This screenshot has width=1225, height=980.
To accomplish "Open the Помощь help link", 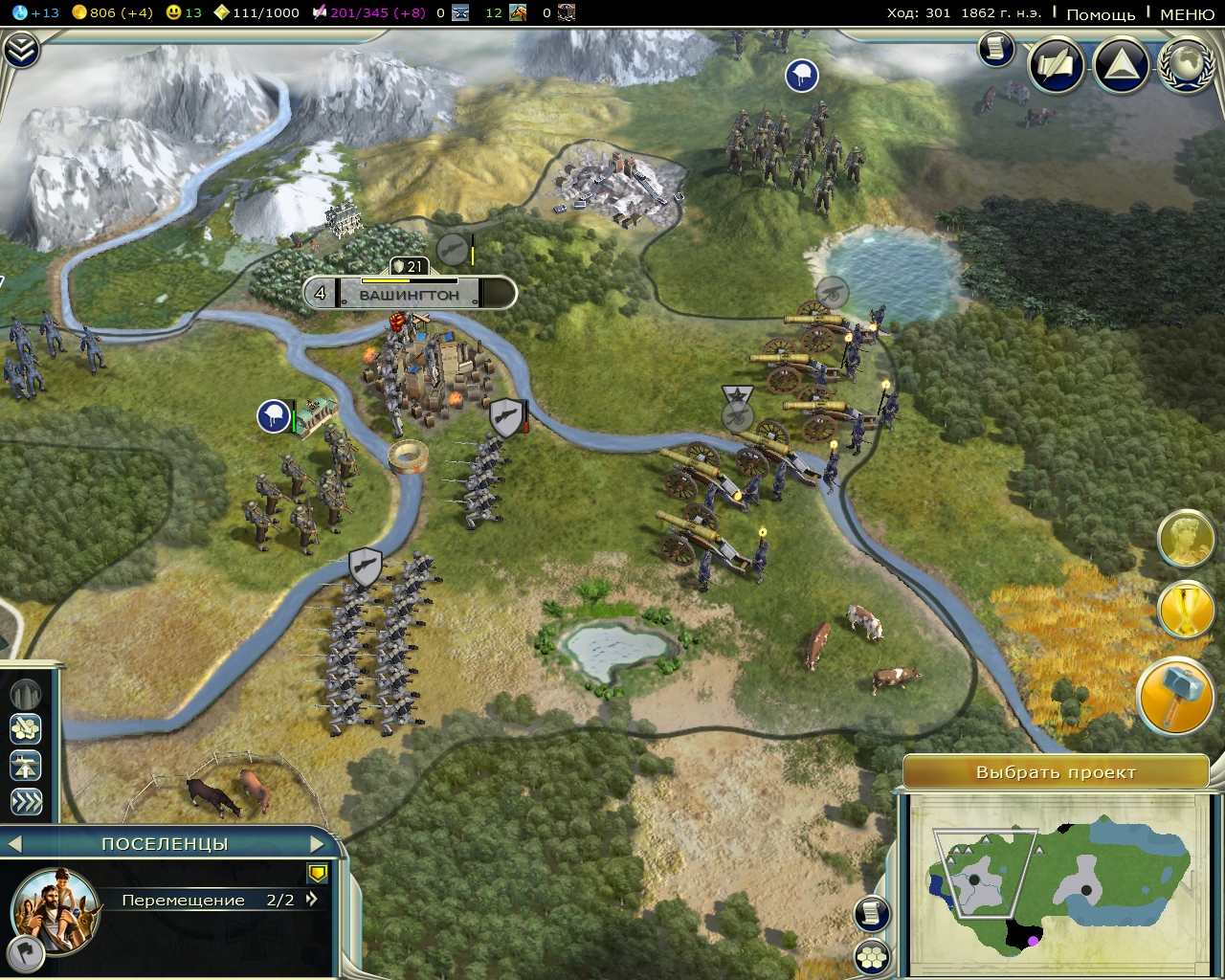I will 1101,13.
